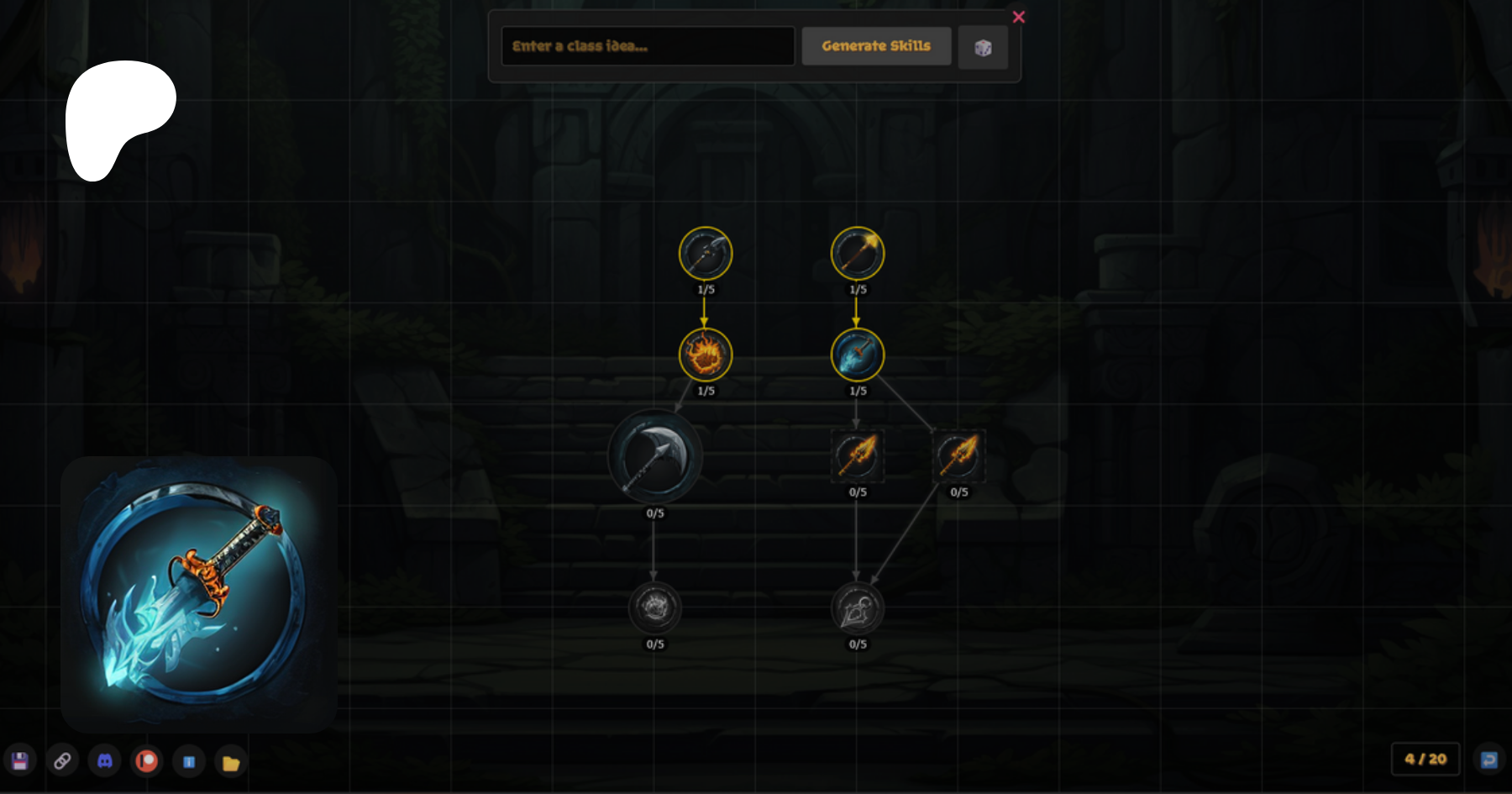
Task: Unlock the large scythe skill node
Action: (654, 457)
